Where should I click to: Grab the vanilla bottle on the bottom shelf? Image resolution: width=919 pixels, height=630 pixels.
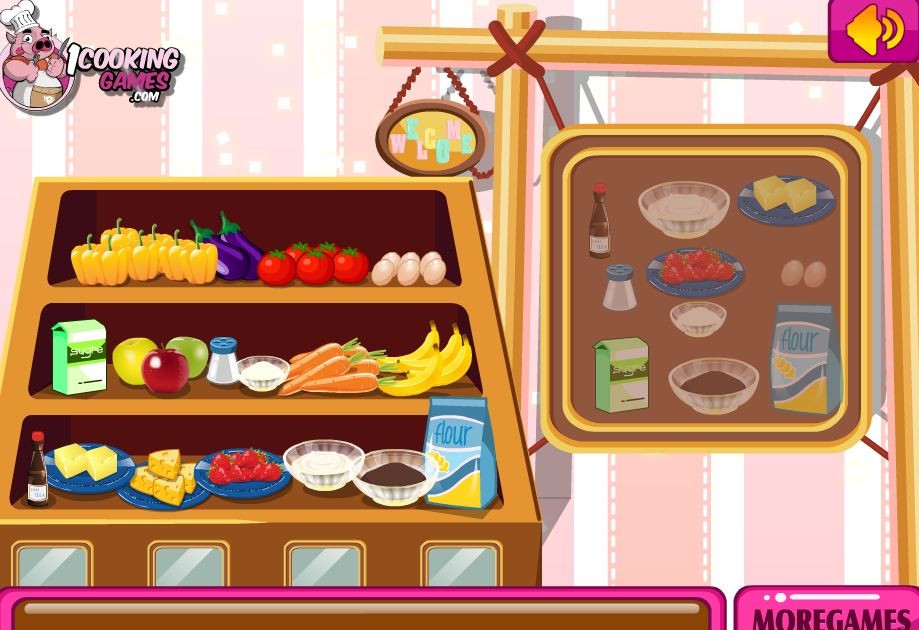38,469
